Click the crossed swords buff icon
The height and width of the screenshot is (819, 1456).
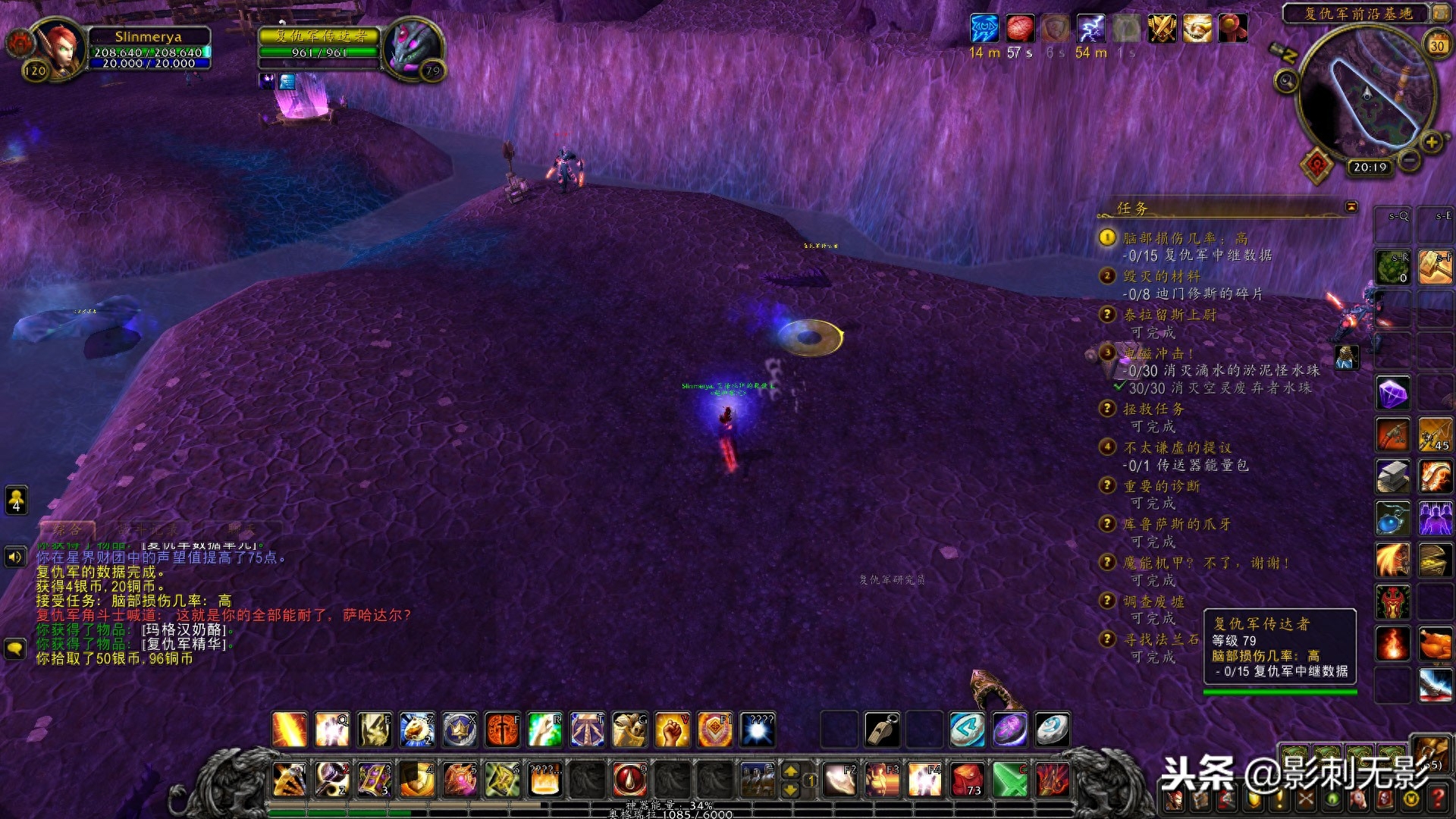click(1161, 29)
